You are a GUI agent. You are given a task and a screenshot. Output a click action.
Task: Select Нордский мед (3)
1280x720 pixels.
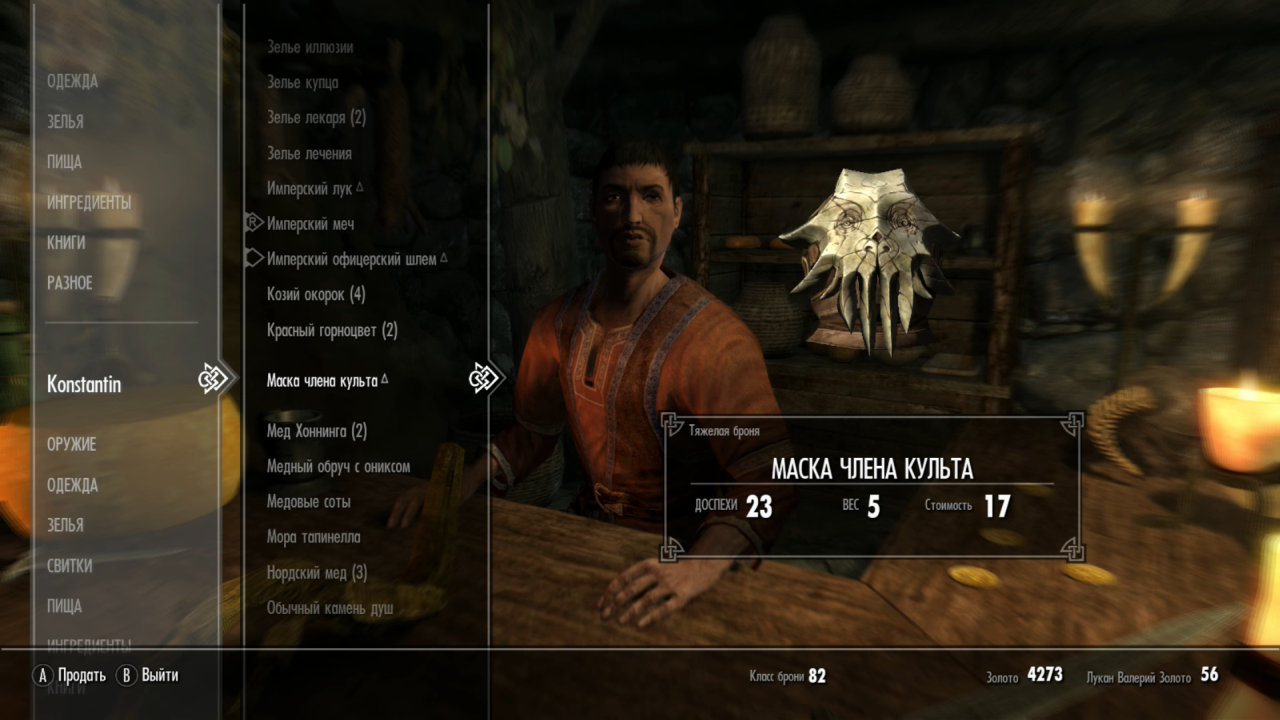(317, 573)
